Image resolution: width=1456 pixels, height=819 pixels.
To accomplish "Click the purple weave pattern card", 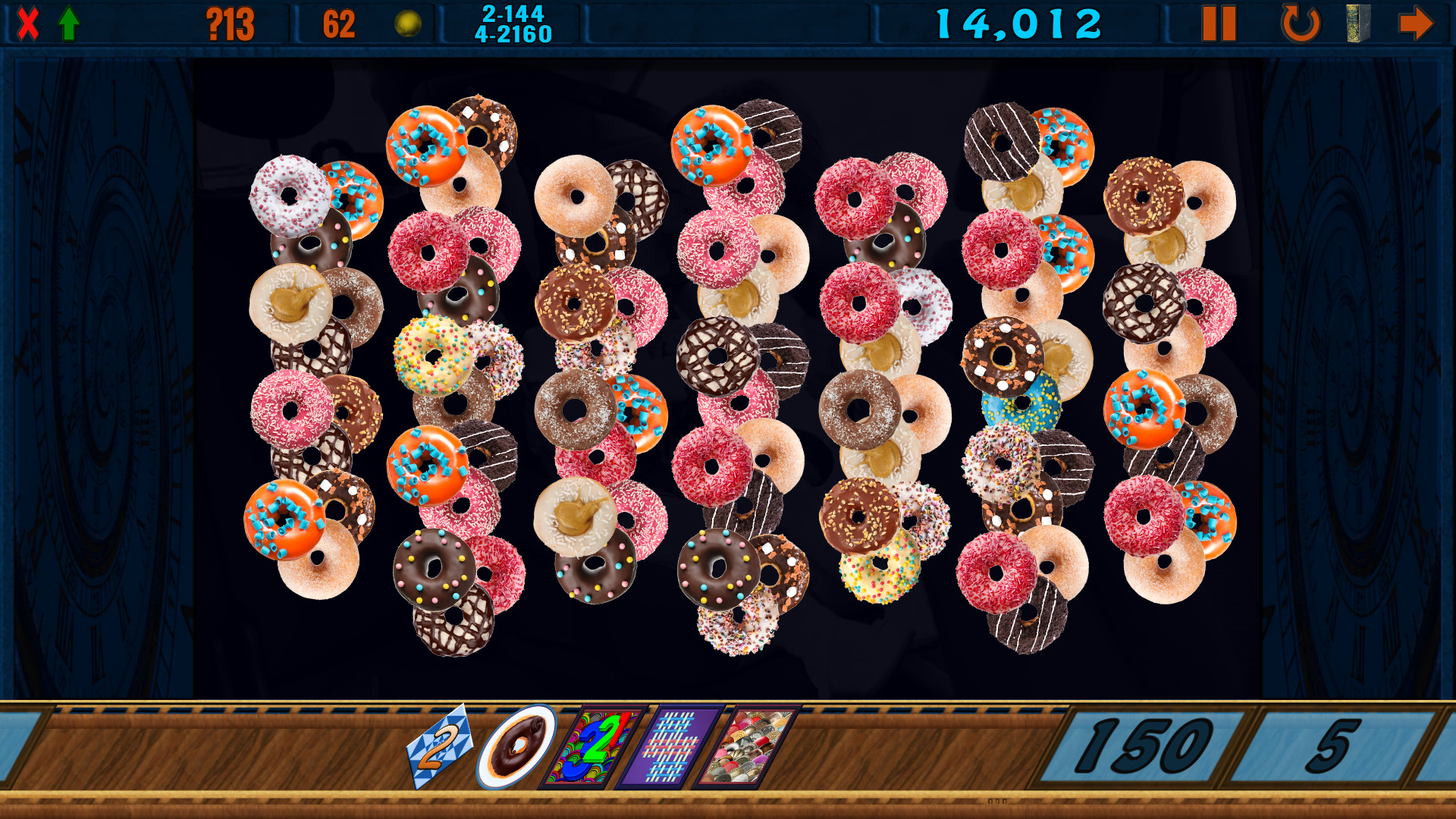I will (673, 747).
